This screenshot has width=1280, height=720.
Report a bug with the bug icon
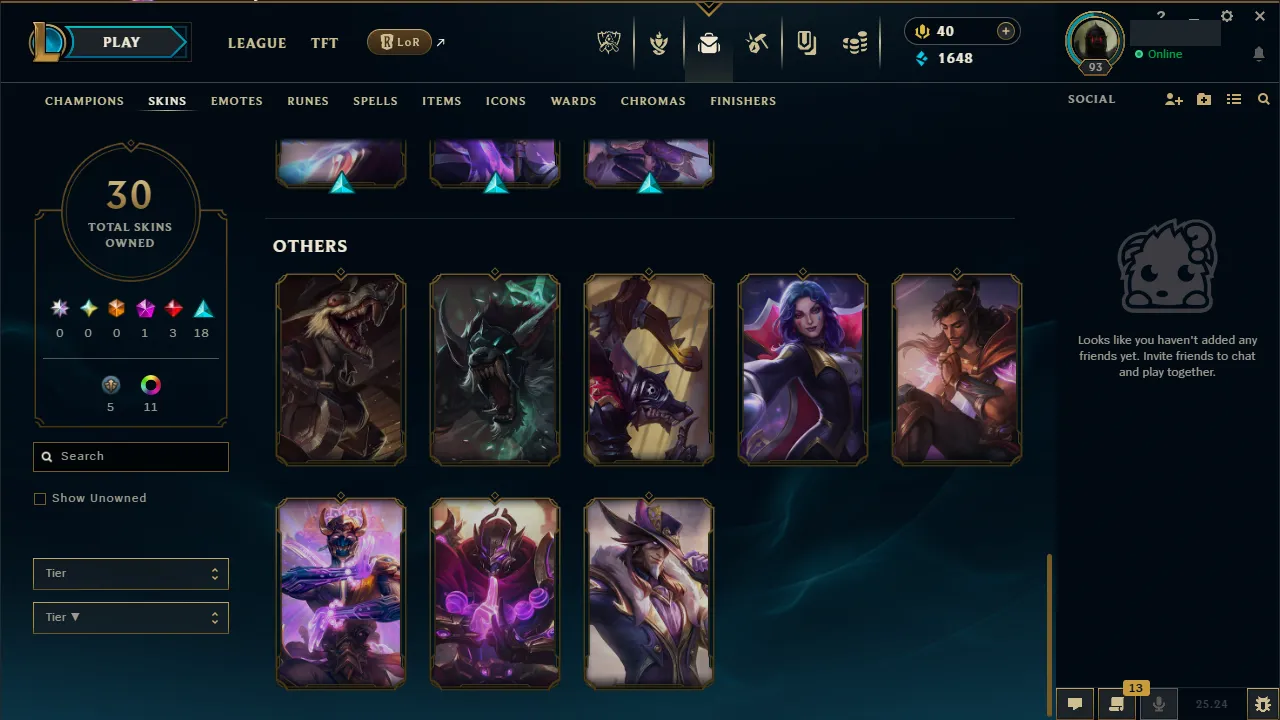pos(1262,703)
